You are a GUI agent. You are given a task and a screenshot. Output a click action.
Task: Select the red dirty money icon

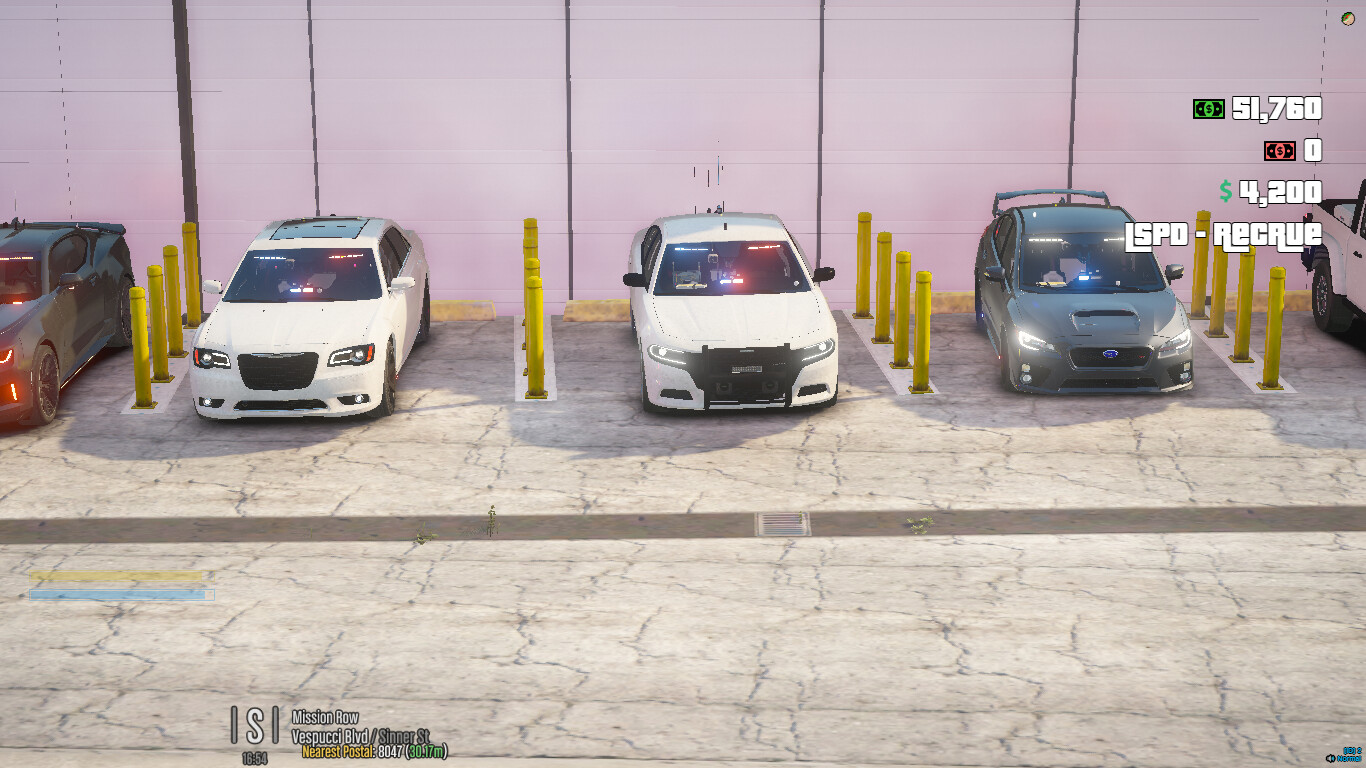(x=1278, y=151)
